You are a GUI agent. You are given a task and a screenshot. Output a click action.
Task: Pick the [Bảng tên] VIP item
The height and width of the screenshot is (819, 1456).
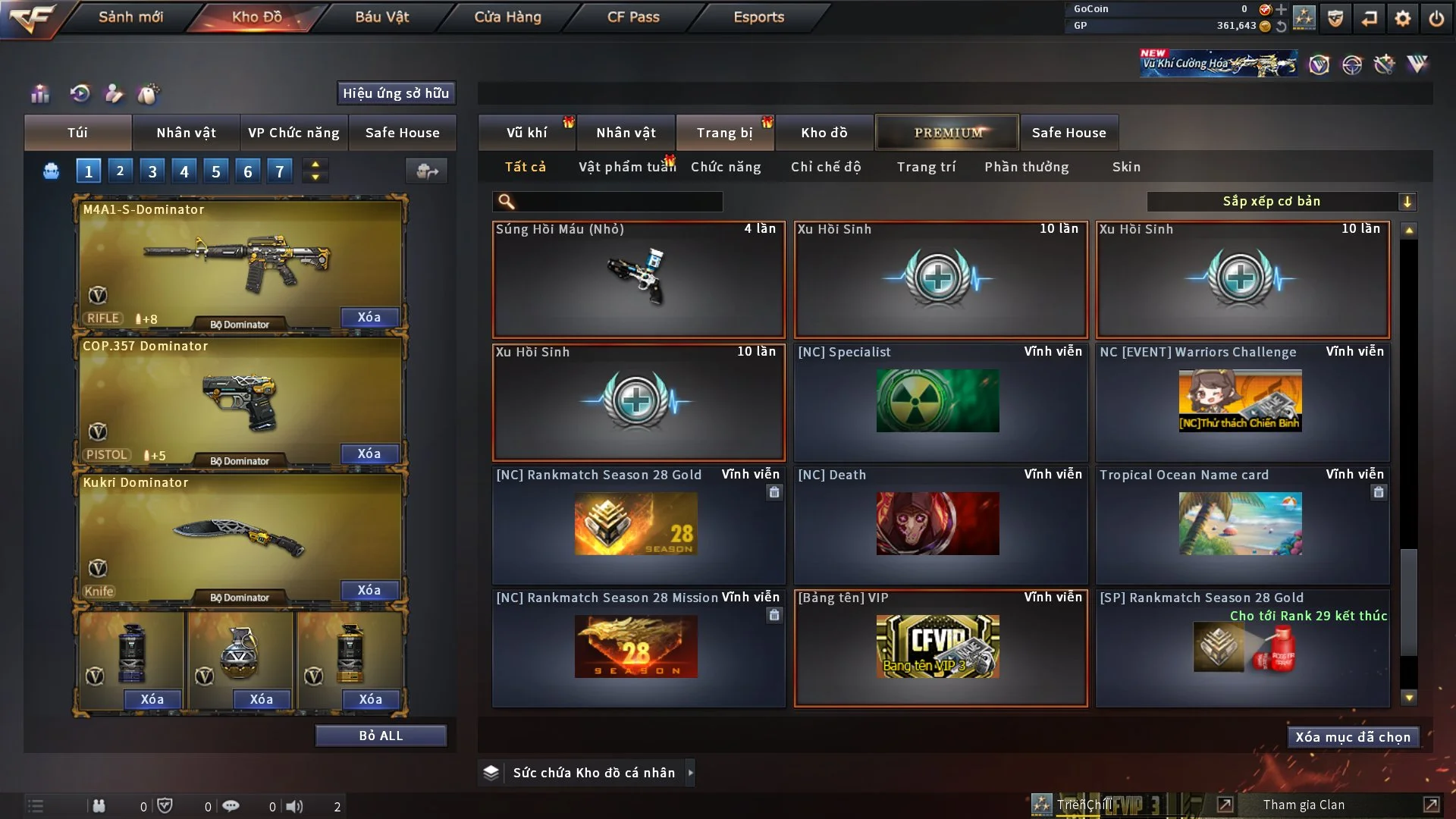(x=940, y=648)
